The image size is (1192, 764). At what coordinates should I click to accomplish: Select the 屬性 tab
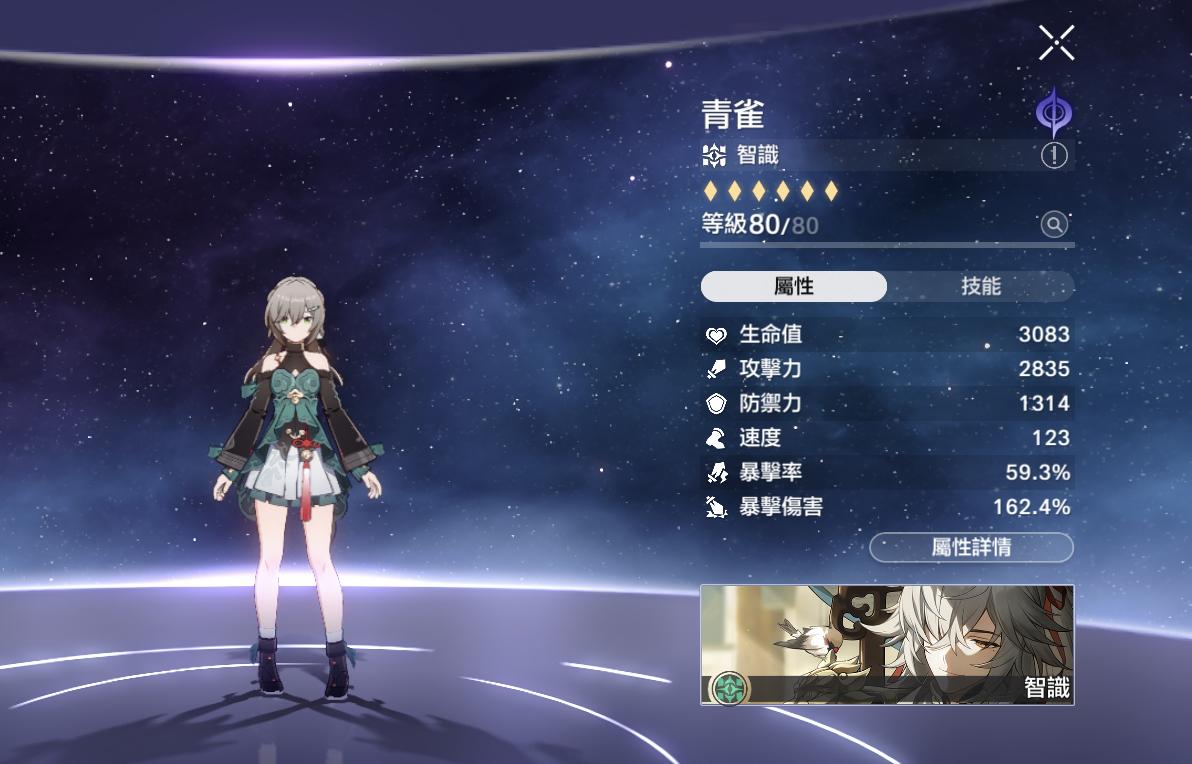pyautogui.click(x=794, y=286)
